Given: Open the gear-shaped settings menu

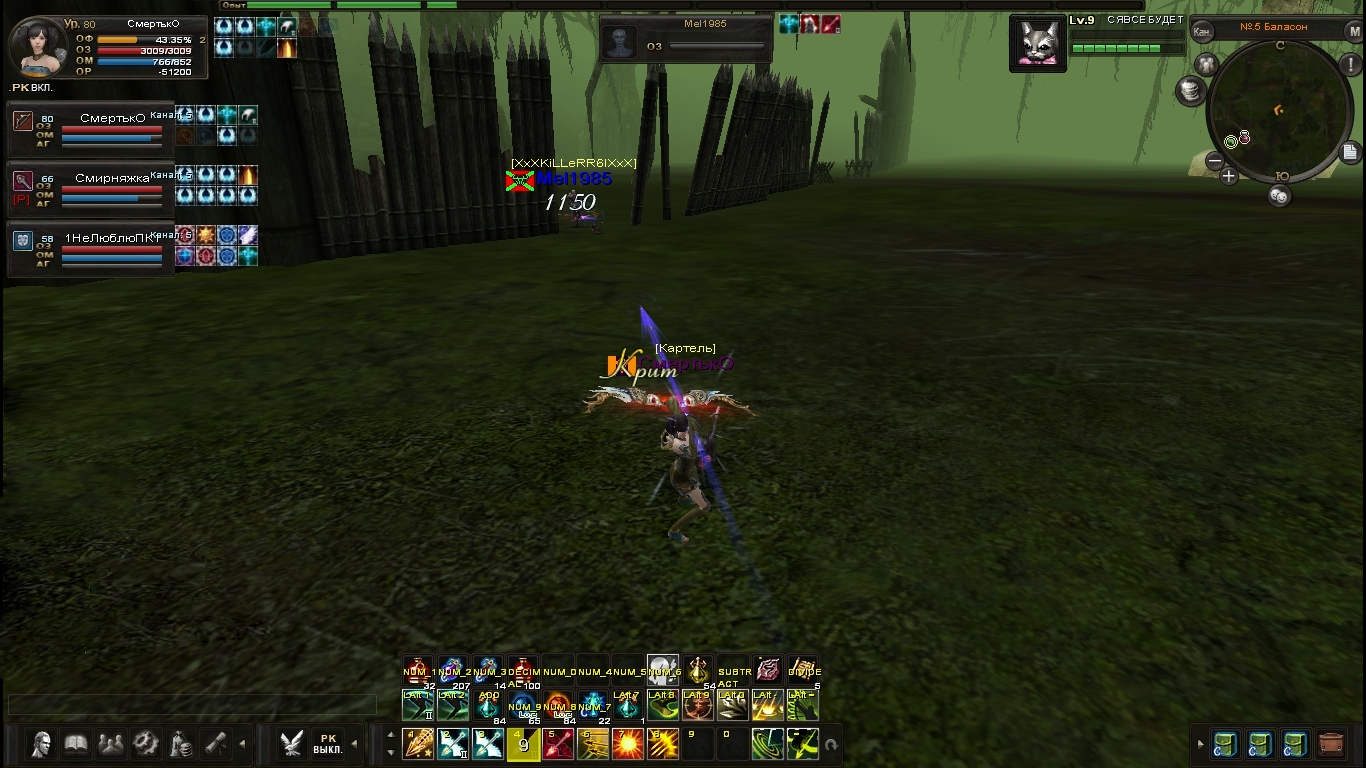Looking at the screenshot, I should [x=146, y=744].
